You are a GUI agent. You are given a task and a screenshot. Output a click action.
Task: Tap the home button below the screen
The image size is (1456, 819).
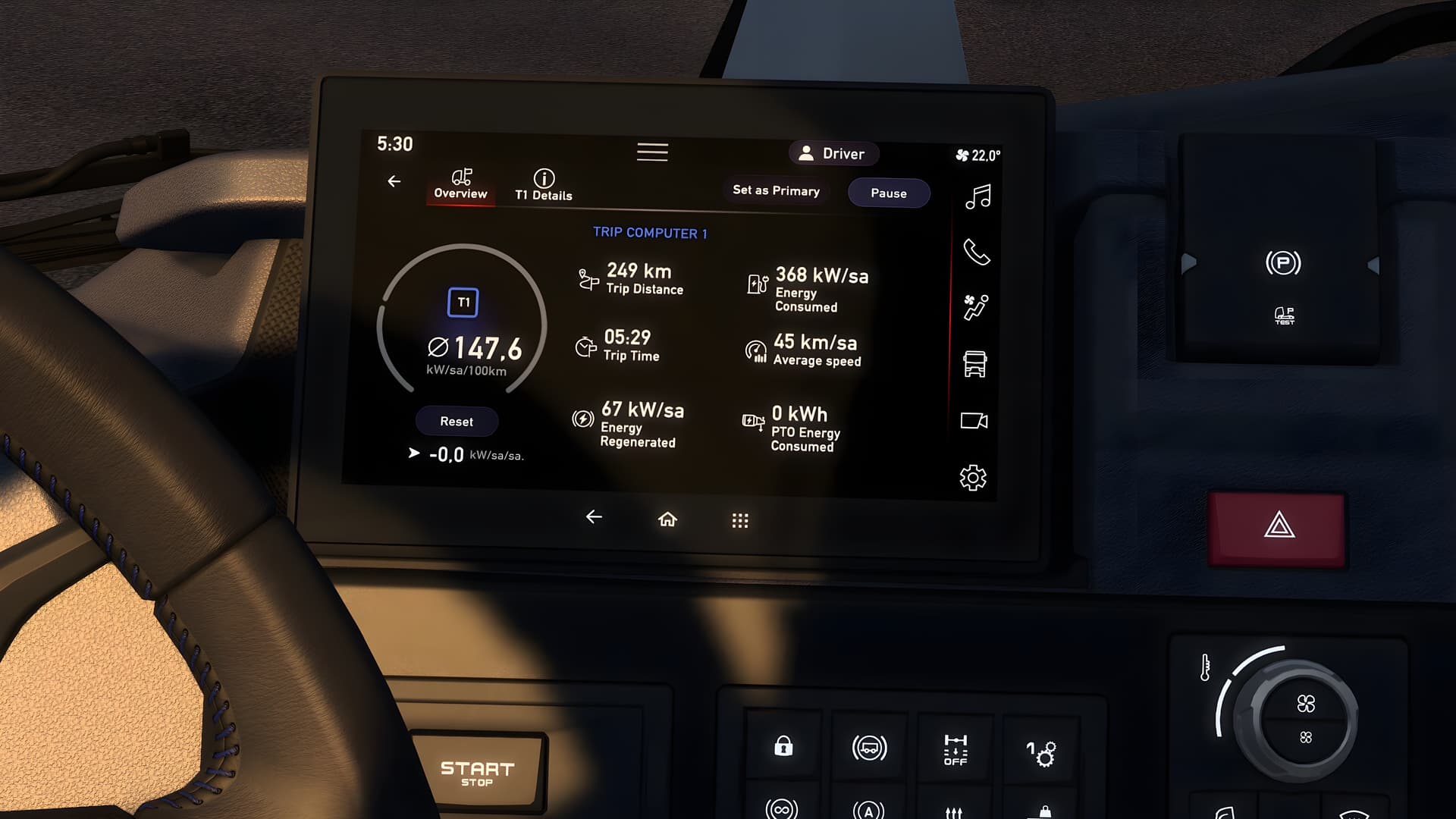pos(667,519)
